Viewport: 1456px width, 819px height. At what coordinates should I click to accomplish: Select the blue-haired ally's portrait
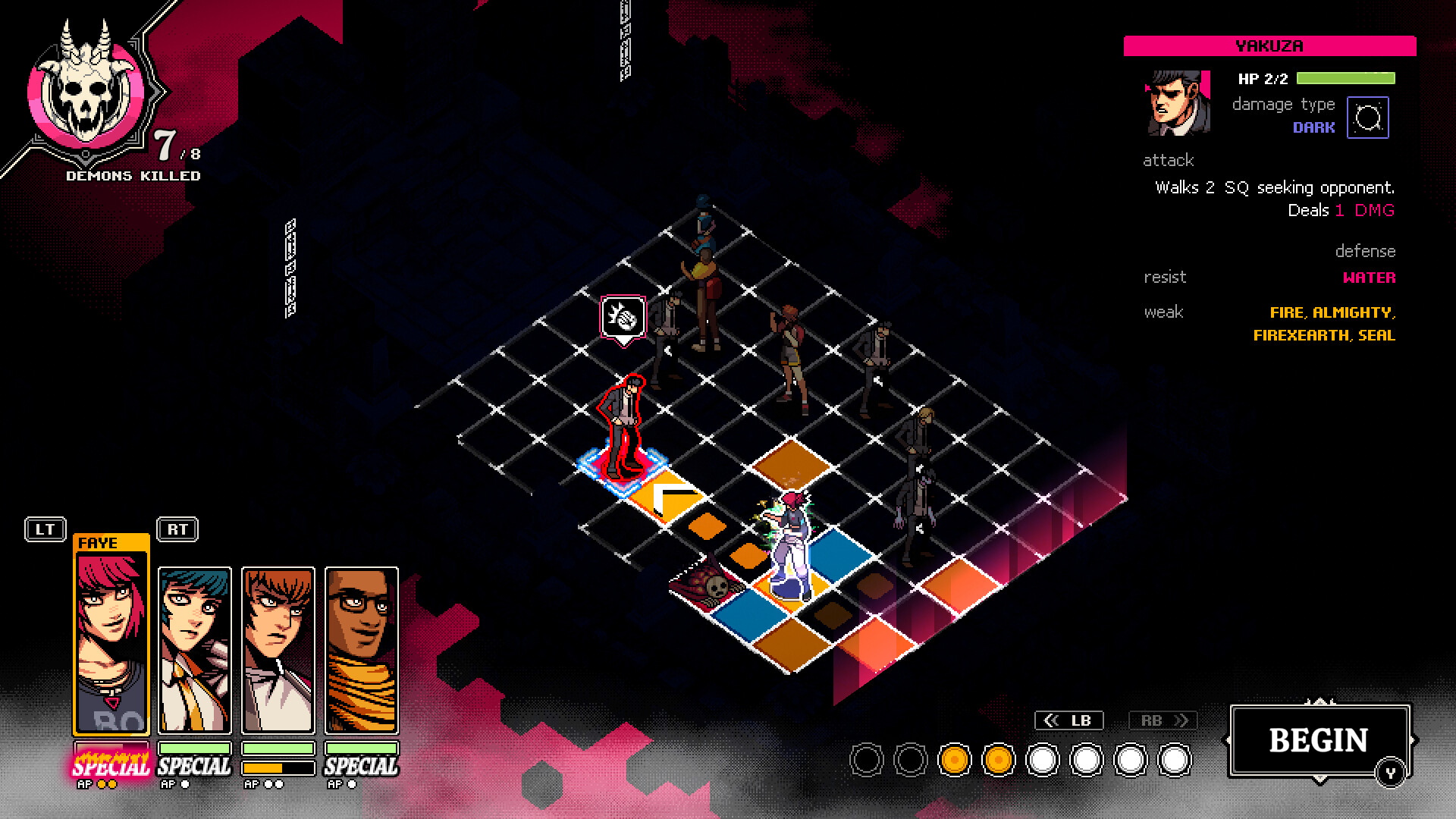(x=194, y=648)
